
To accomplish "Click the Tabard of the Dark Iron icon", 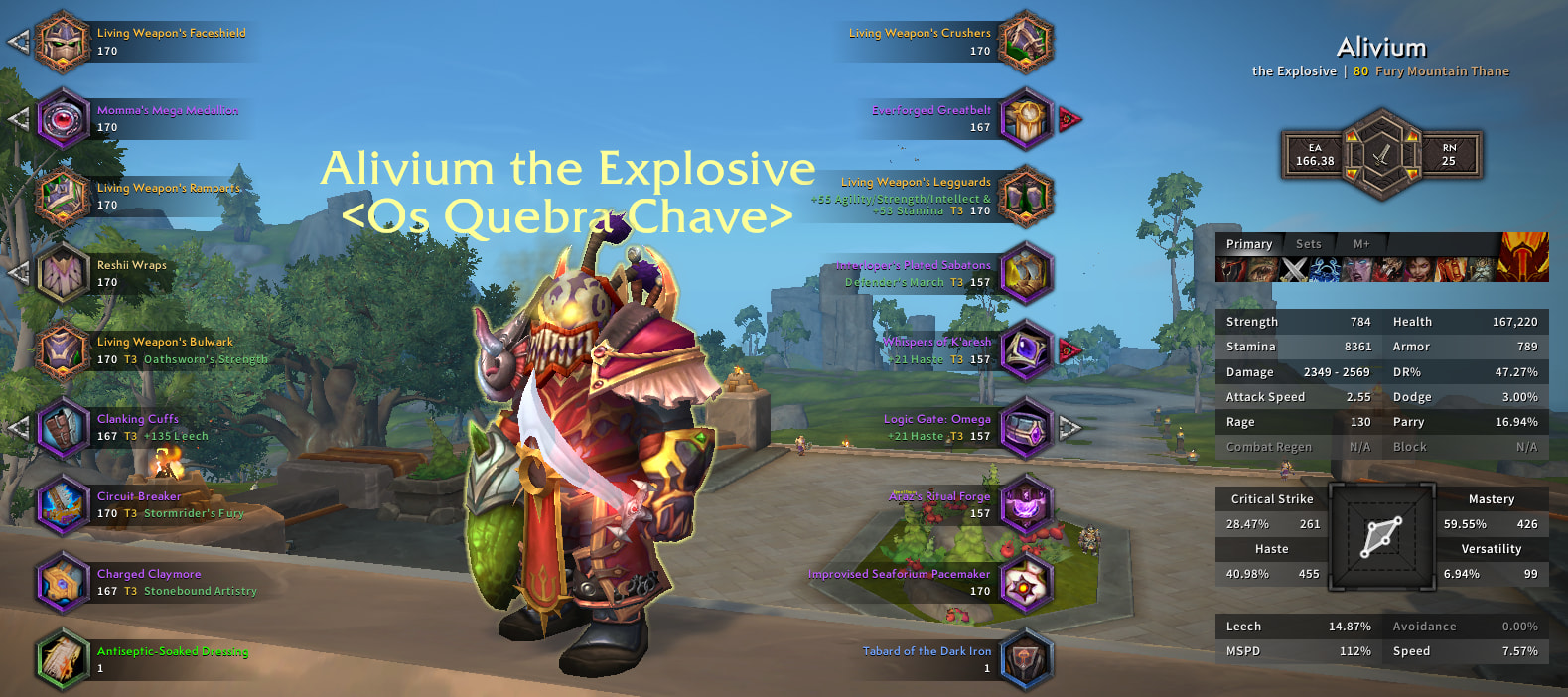I will pos(1025,659).
